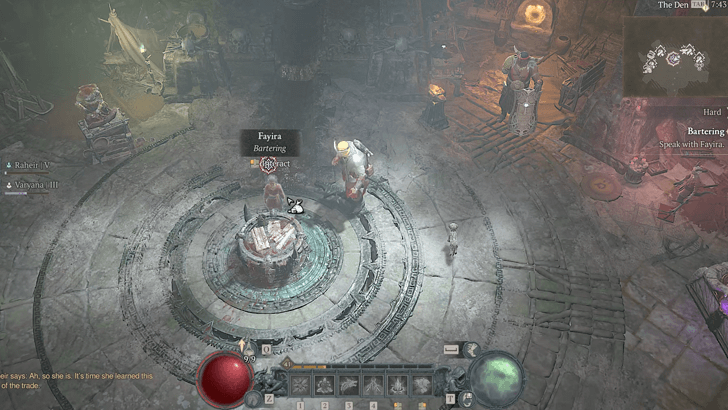Activate the second skill on the action bar

click(324, 384)
